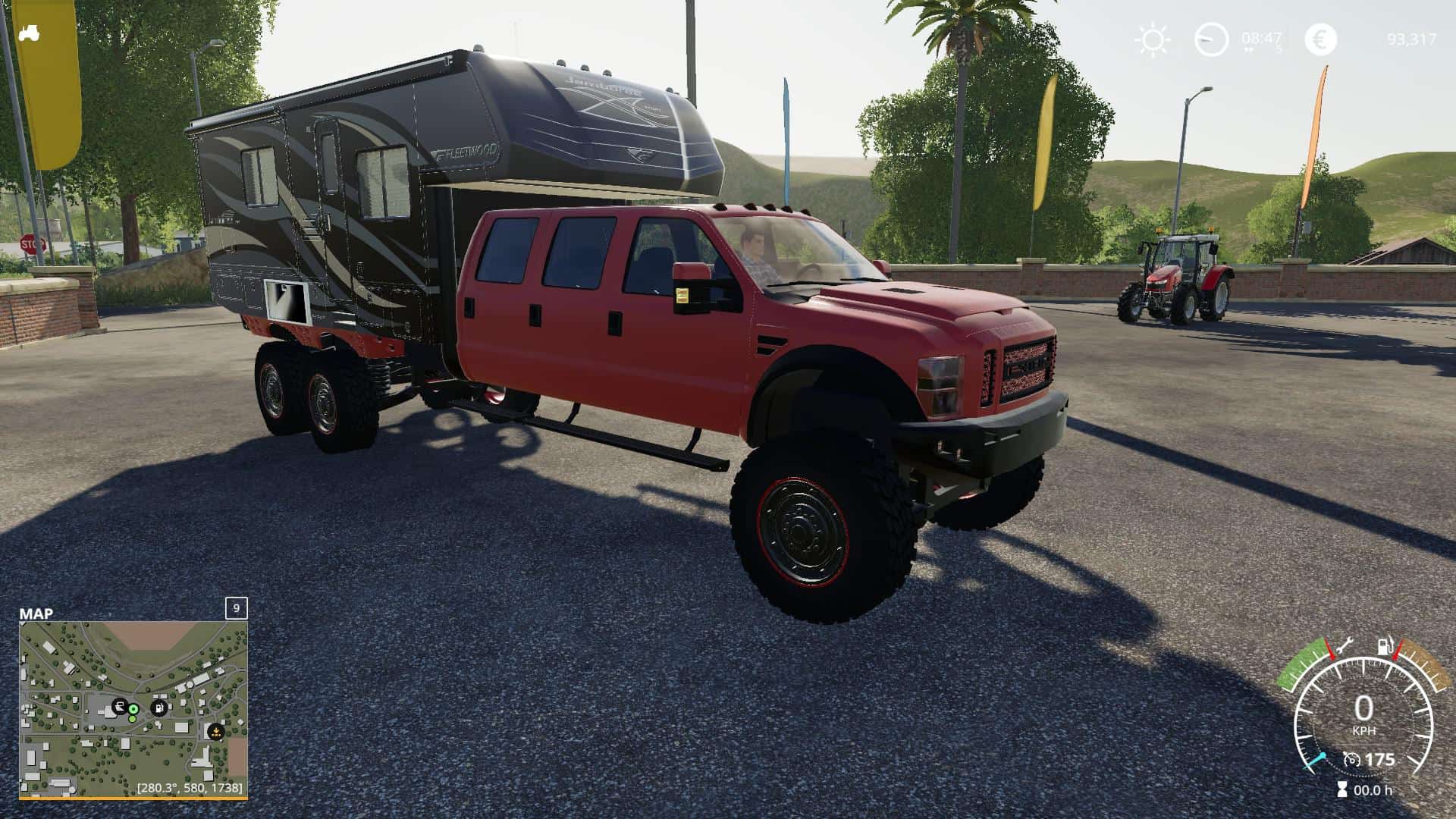Click the tractor help icon top-left
The width and height of the screenshot is (1456, 819).
pyautogui.click(x=30, y=32)
